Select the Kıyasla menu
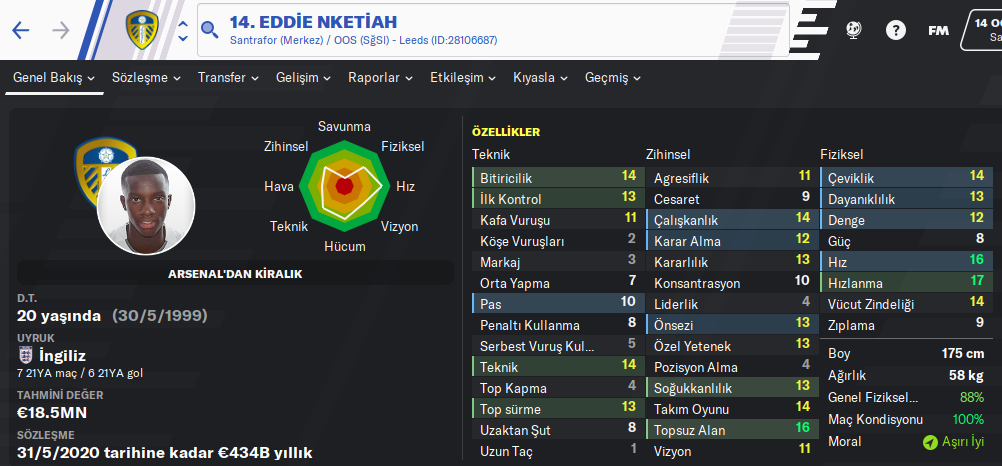The height and width of the screenshot is (466, 1002). tap(541, 78)
